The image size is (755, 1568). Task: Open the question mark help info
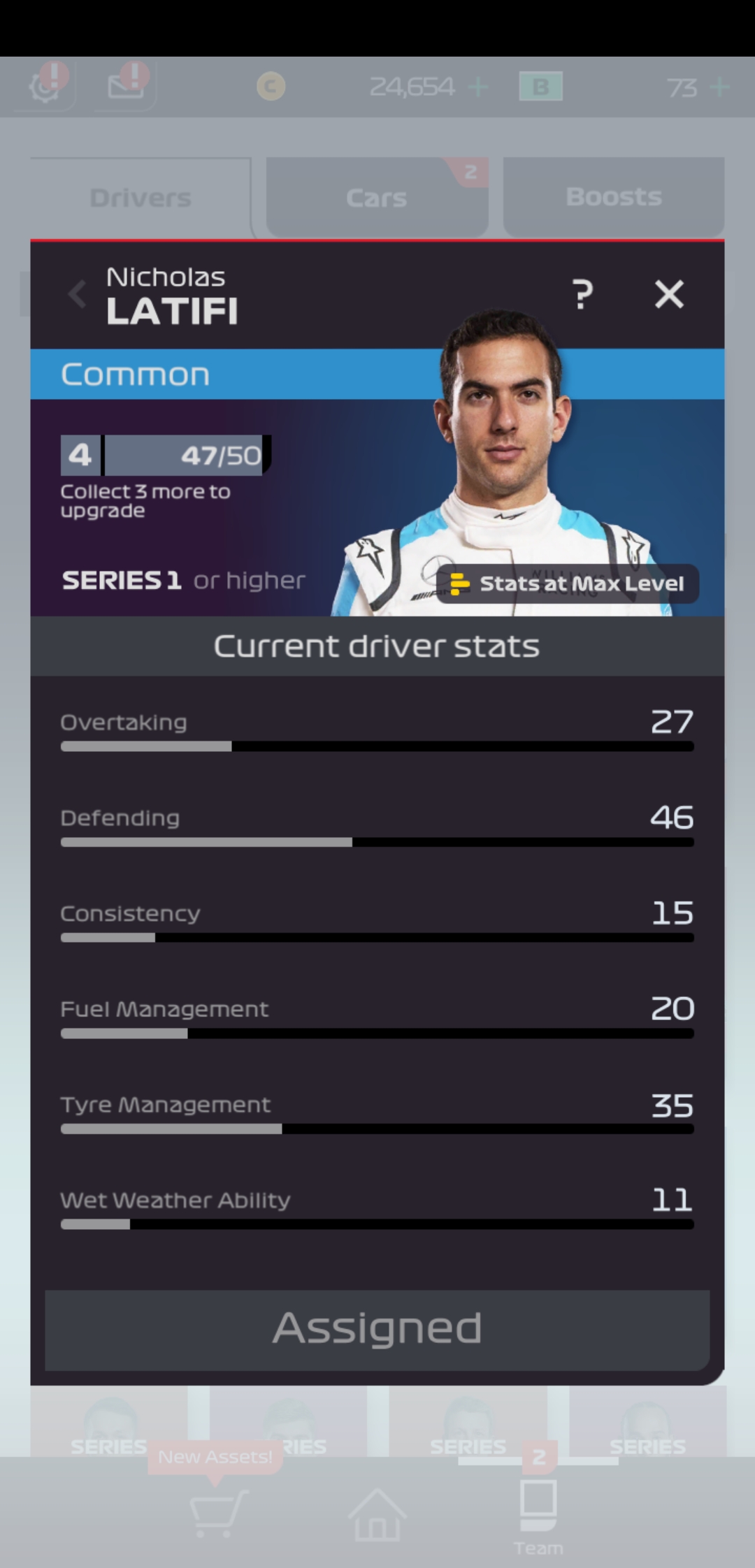[582, 294]
